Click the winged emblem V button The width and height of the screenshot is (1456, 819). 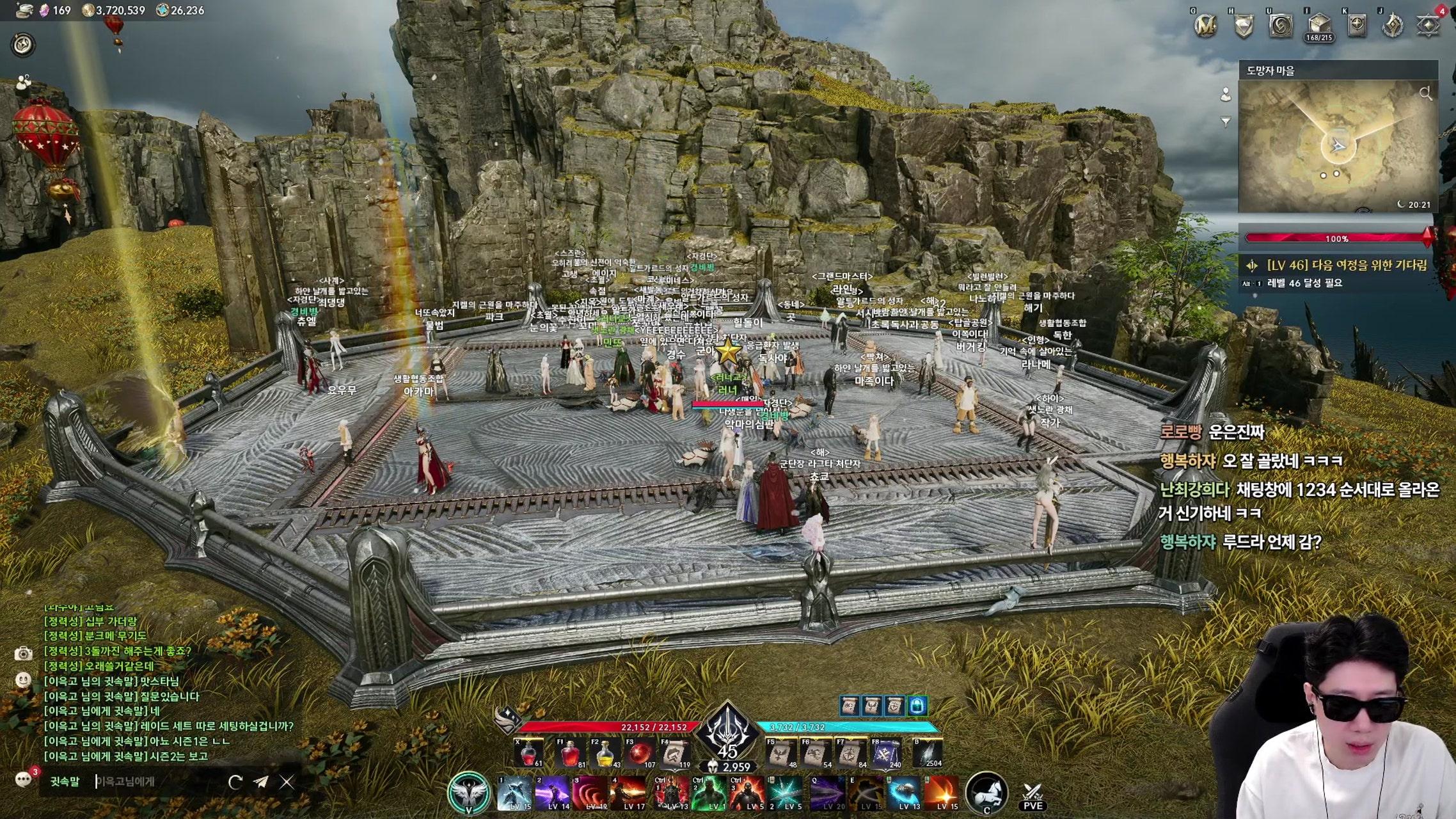[469, 793]
